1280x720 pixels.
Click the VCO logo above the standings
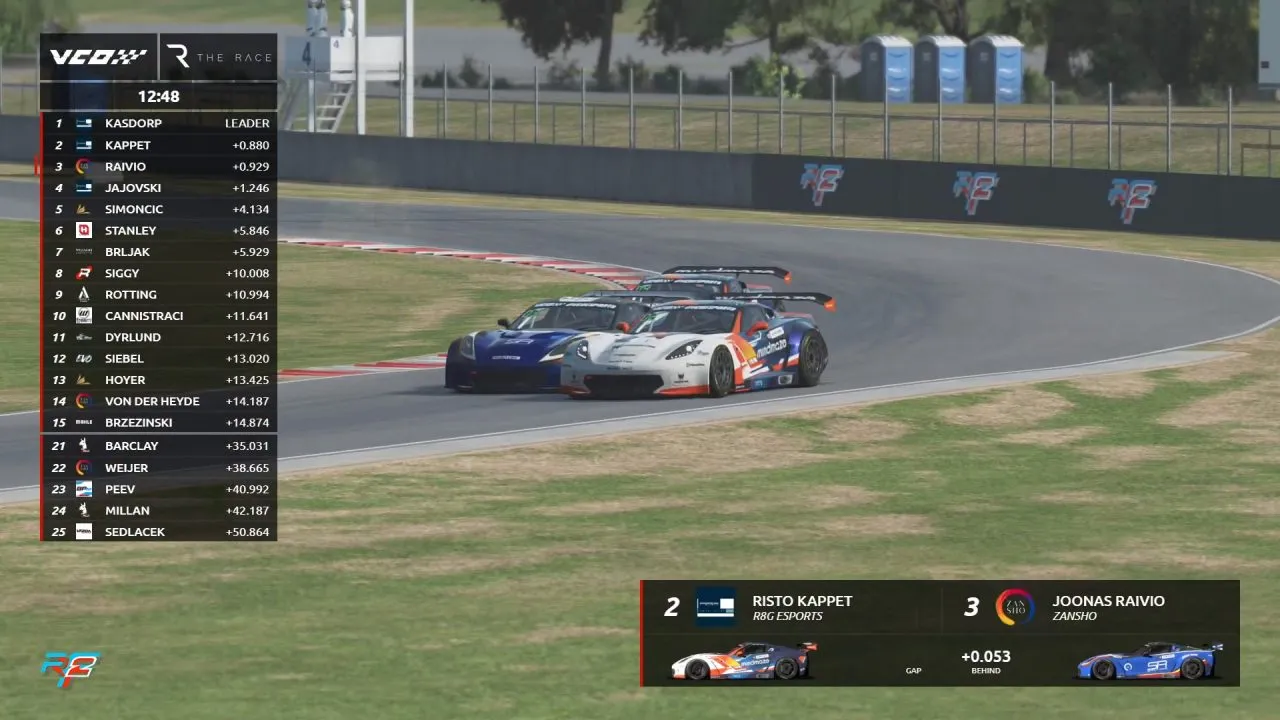pos(98,57)
